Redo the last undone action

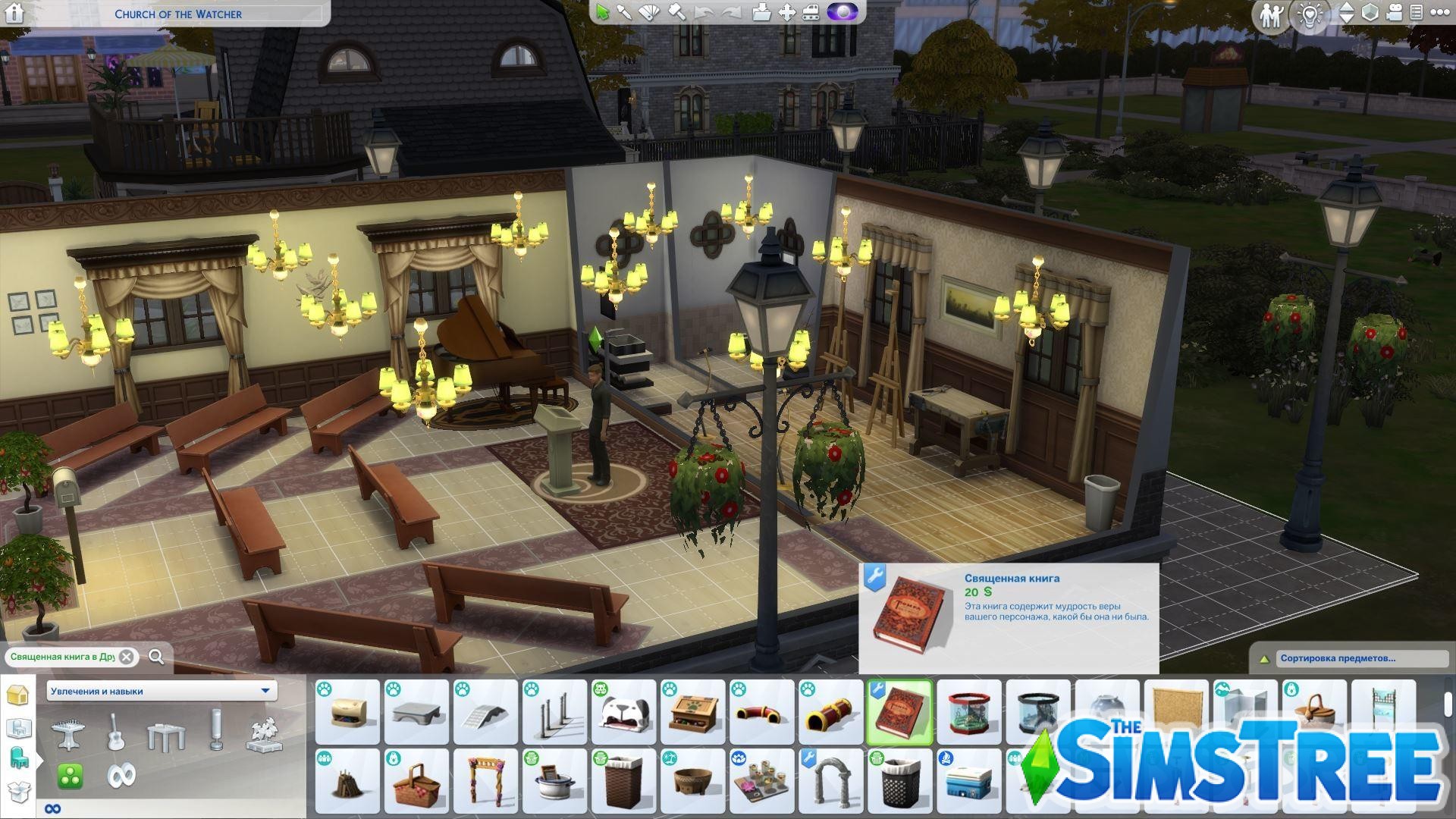click(730, 13)
